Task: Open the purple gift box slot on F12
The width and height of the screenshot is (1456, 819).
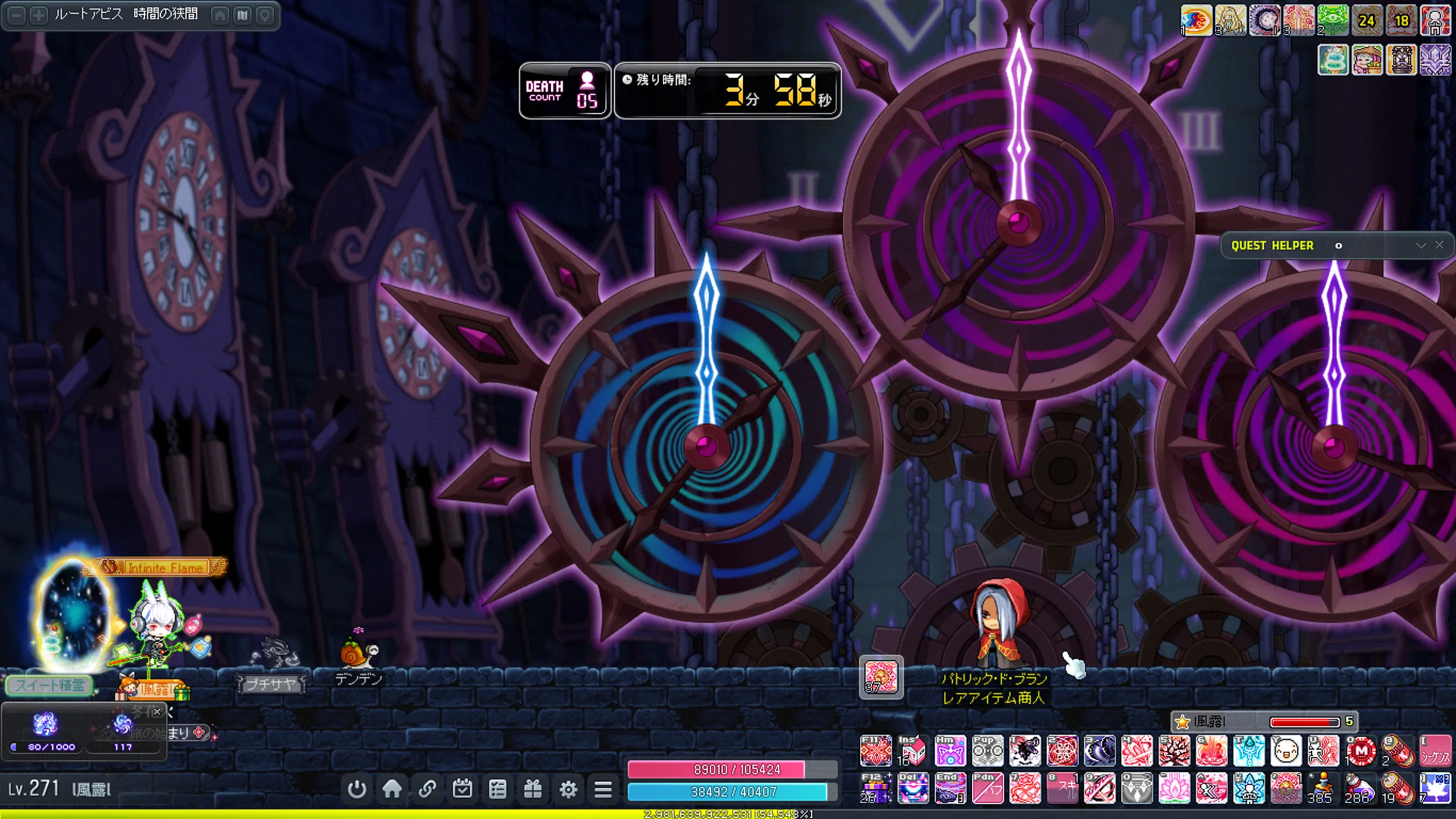Action: [876, 789]
